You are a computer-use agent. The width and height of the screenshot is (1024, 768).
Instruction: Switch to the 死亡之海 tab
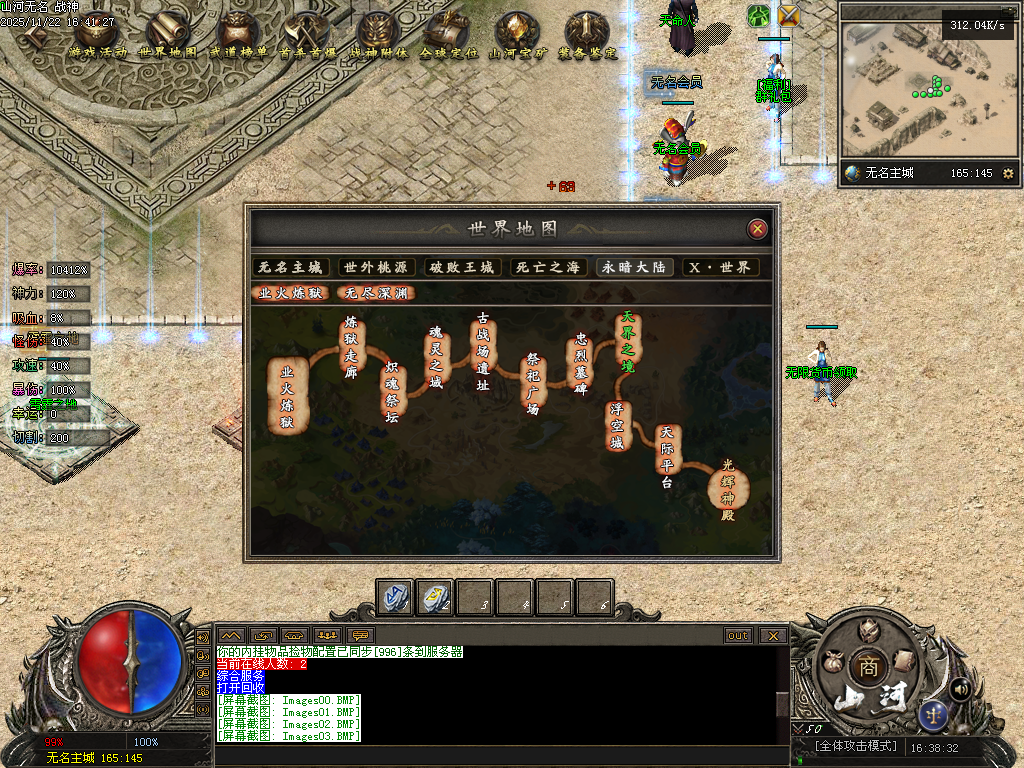(x=547, y=267)
